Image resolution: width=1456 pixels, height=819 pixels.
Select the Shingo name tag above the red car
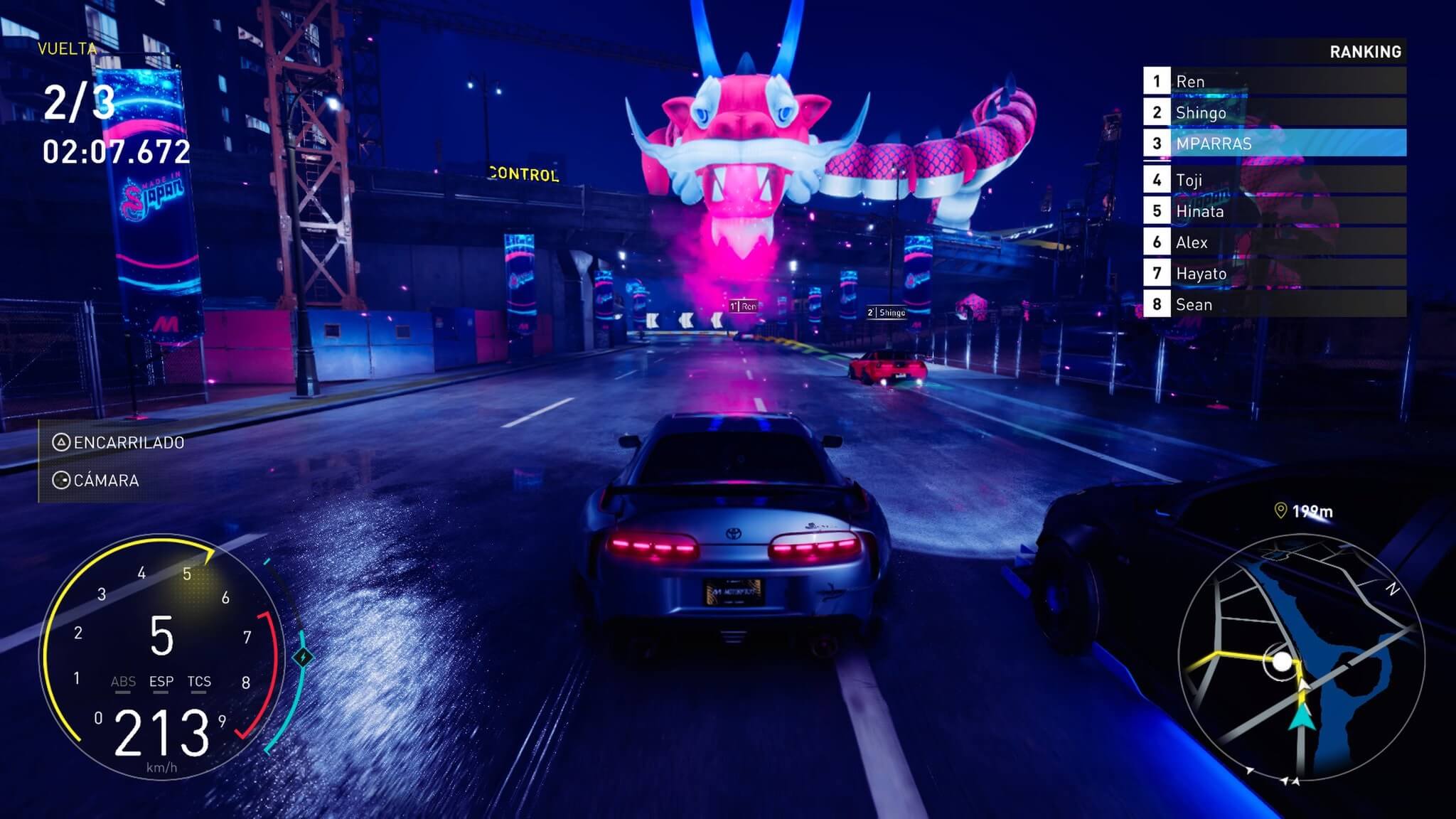[887, 312]
